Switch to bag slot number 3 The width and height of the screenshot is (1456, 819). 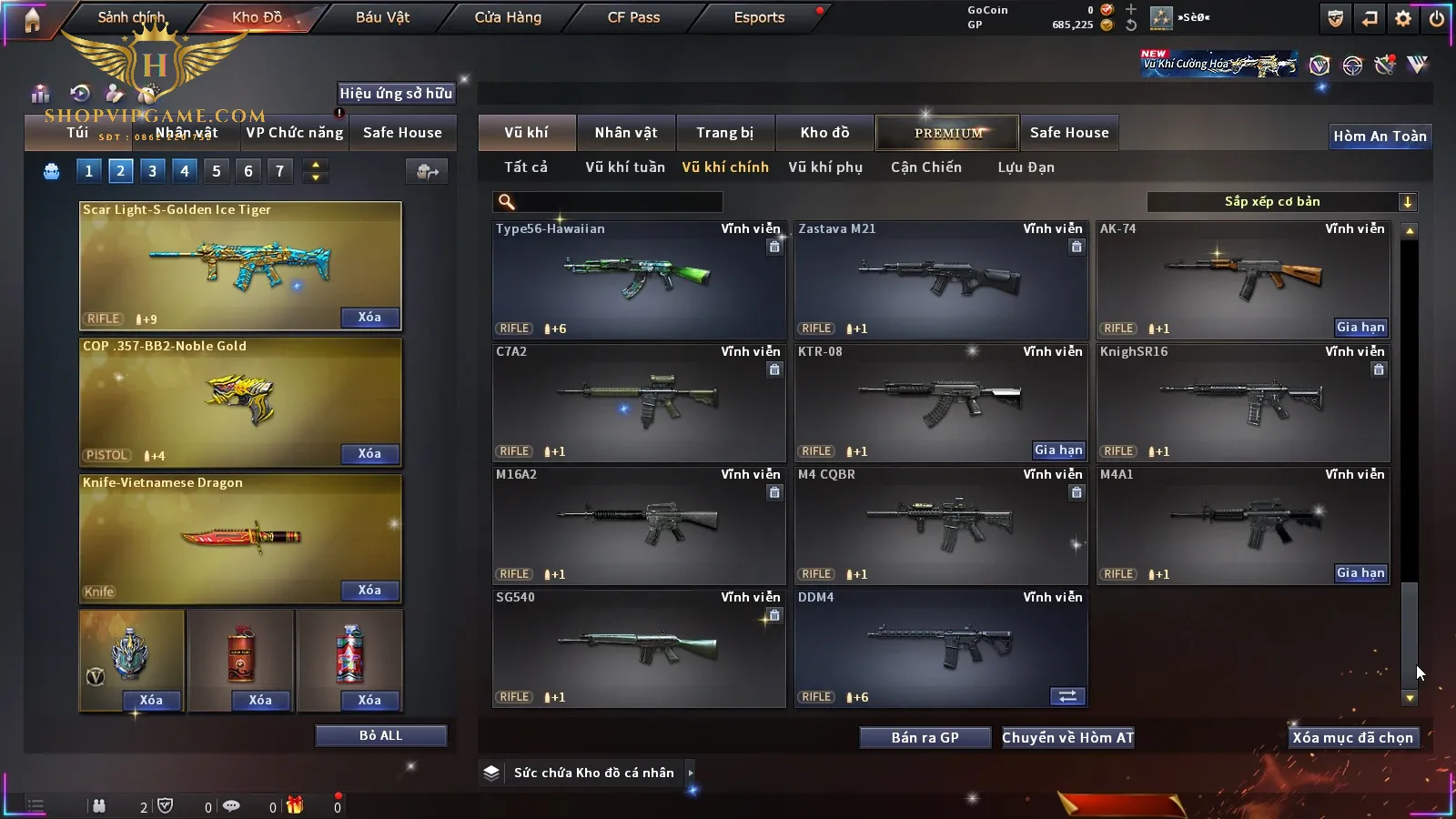(x=152, y=171)
